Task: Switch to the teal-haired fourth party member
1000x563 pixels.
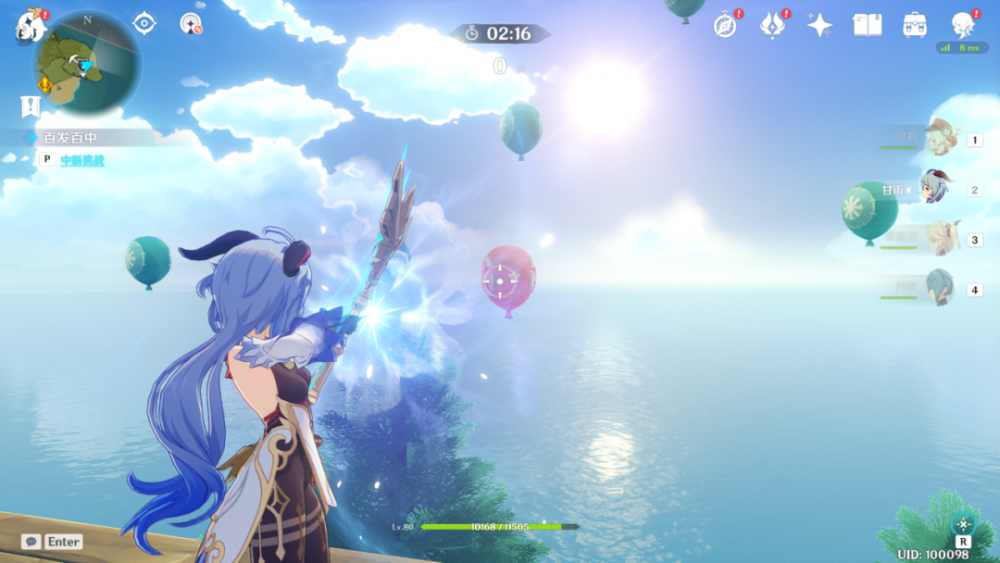Action: (x=939, y=289)
